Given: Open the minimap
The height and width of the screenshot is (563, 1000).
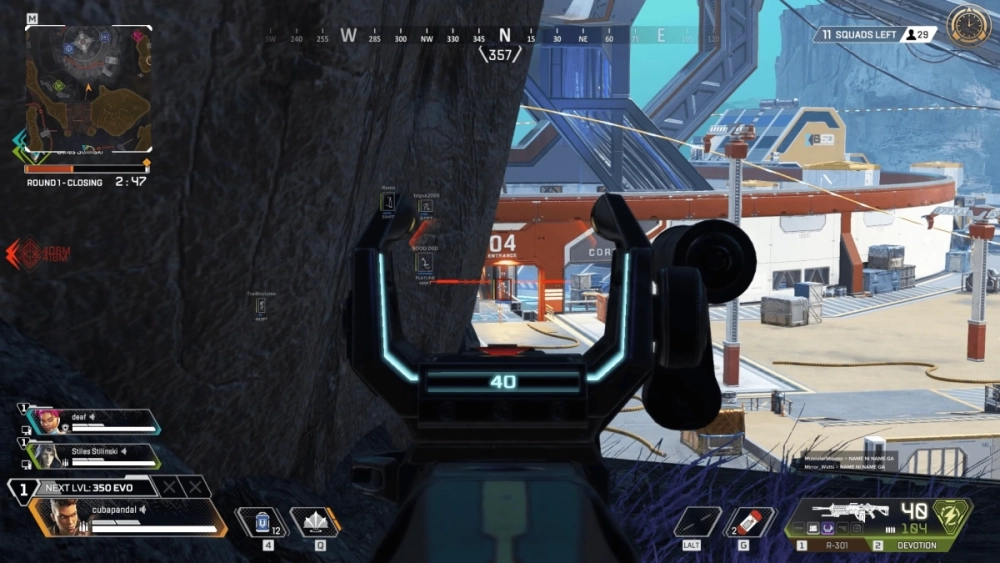Looking at the screenshot, I should (x=88, y=89).
